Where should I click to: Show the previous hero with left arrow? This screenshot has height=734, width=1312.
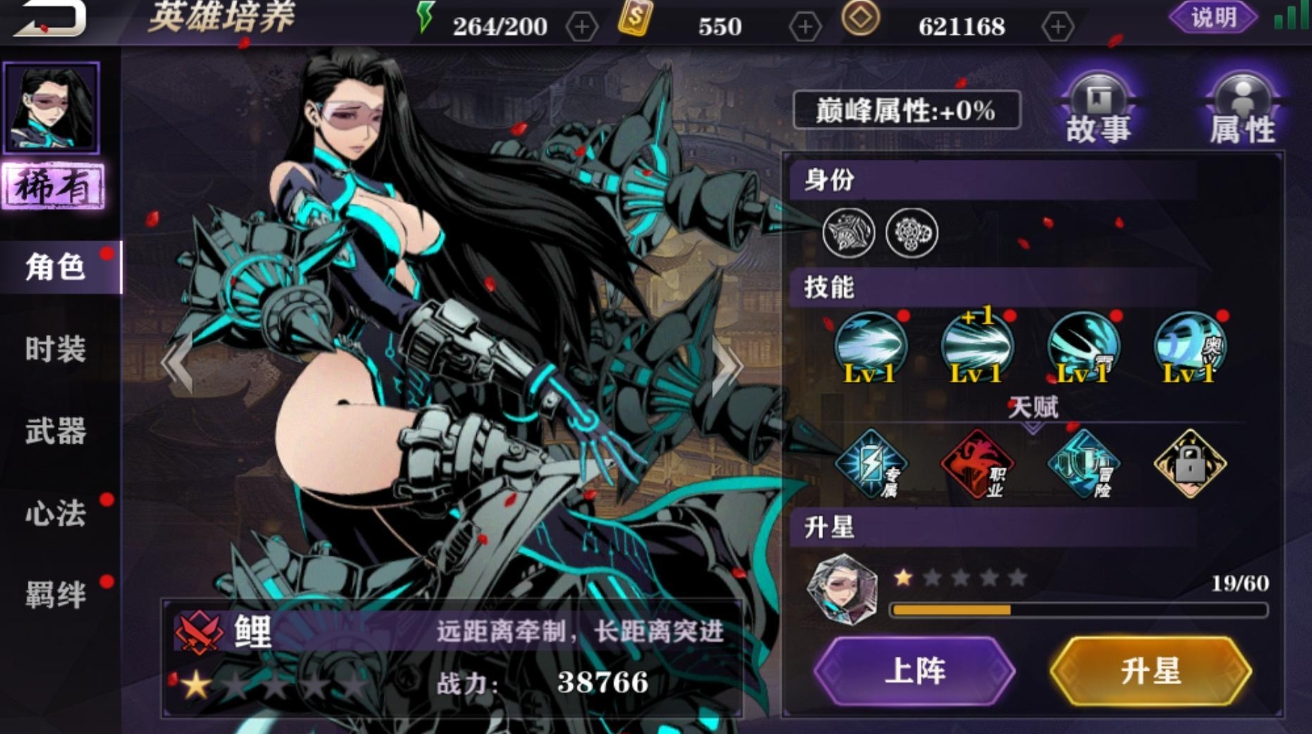[177, 365]
